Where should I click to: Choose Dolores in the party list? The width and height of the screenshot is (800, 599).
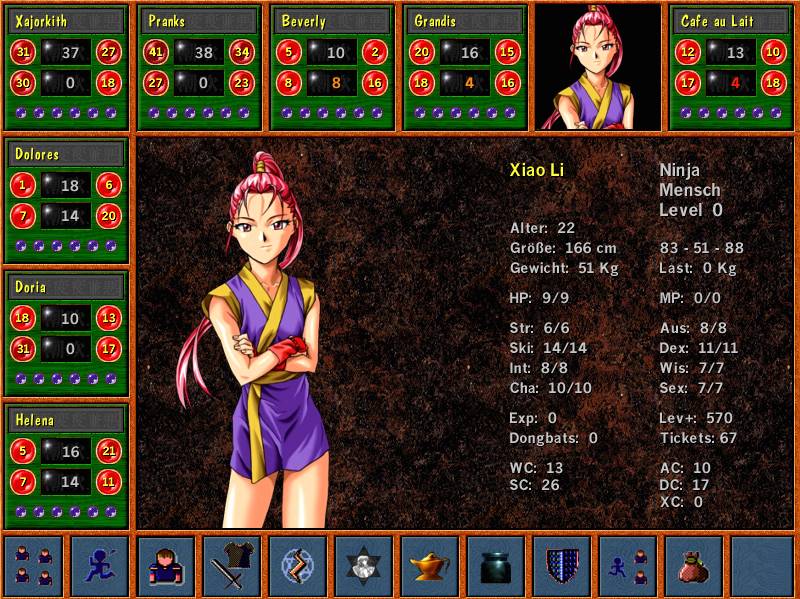click(67, 200)
